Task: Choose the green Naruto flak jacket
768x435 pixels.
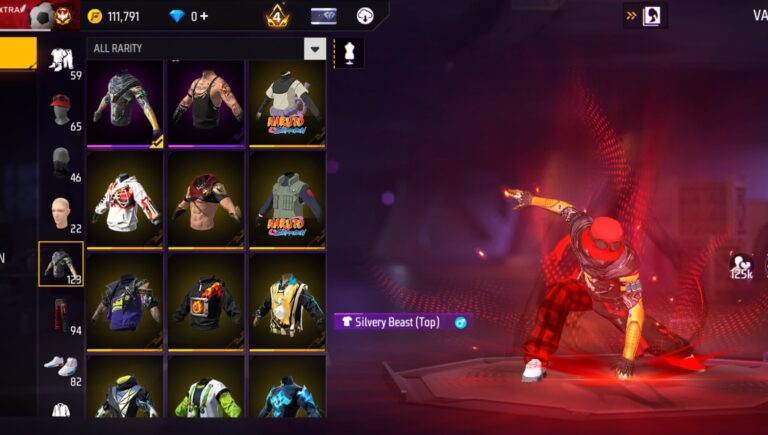Action: [287, 198]
